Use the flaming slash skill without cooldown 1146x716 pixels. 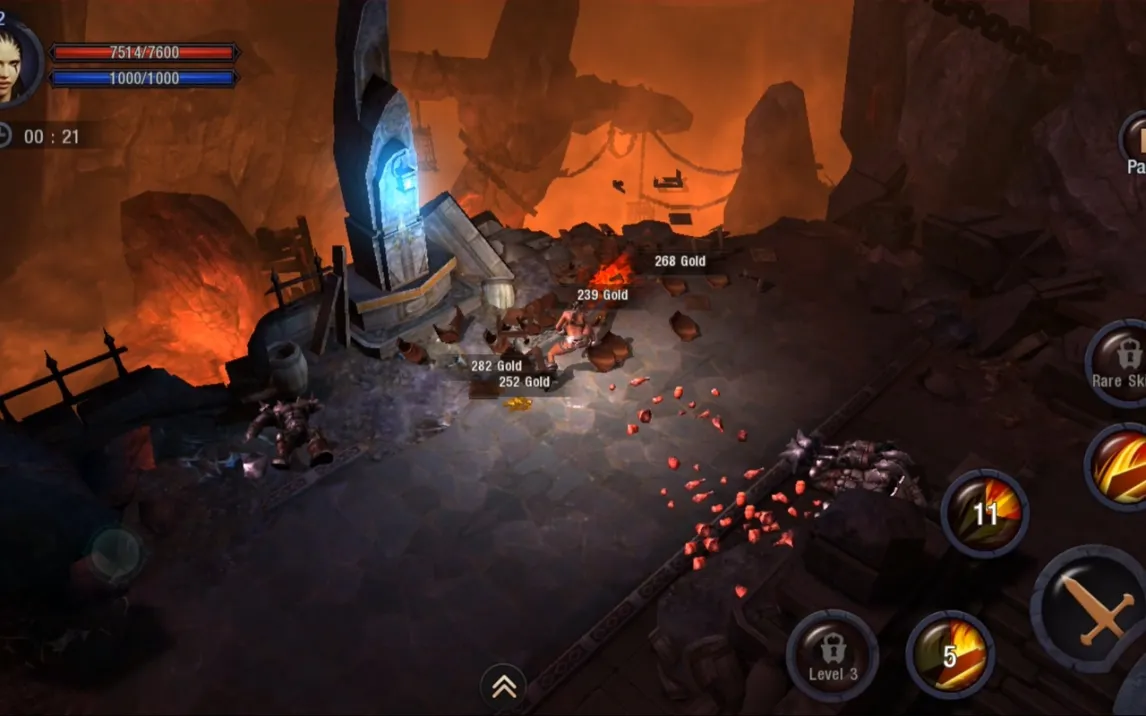point(1122,467)
